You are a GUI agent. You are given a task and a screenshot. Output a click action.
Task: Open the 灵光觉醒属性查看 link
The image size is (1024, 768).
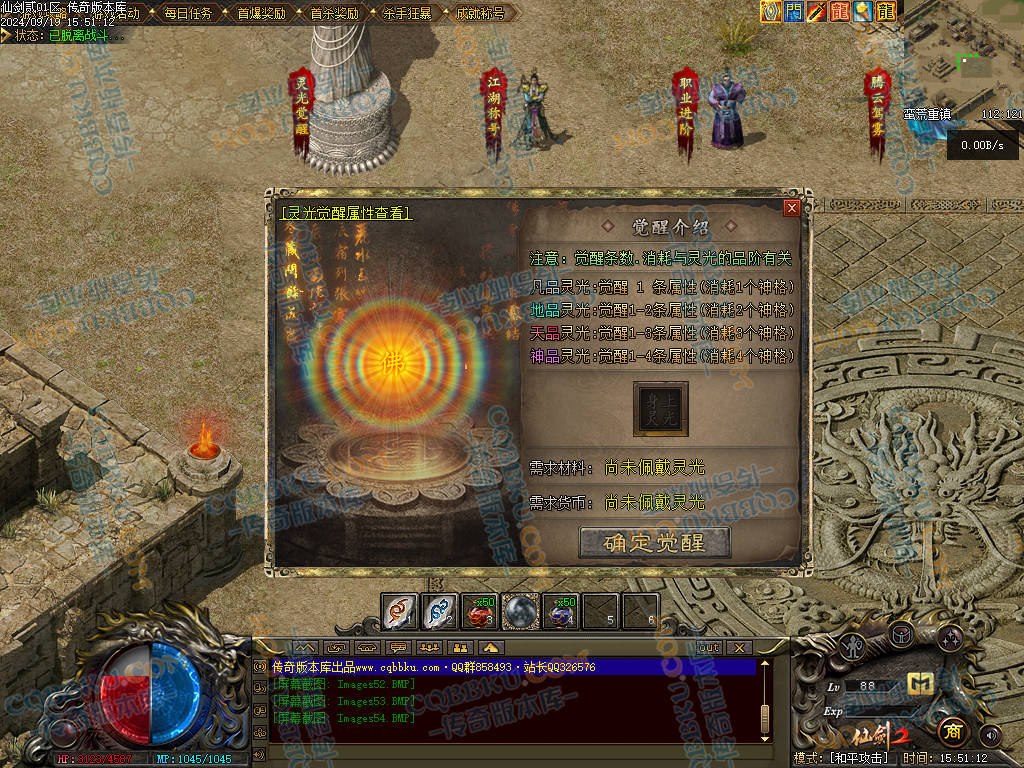point(346,213)
